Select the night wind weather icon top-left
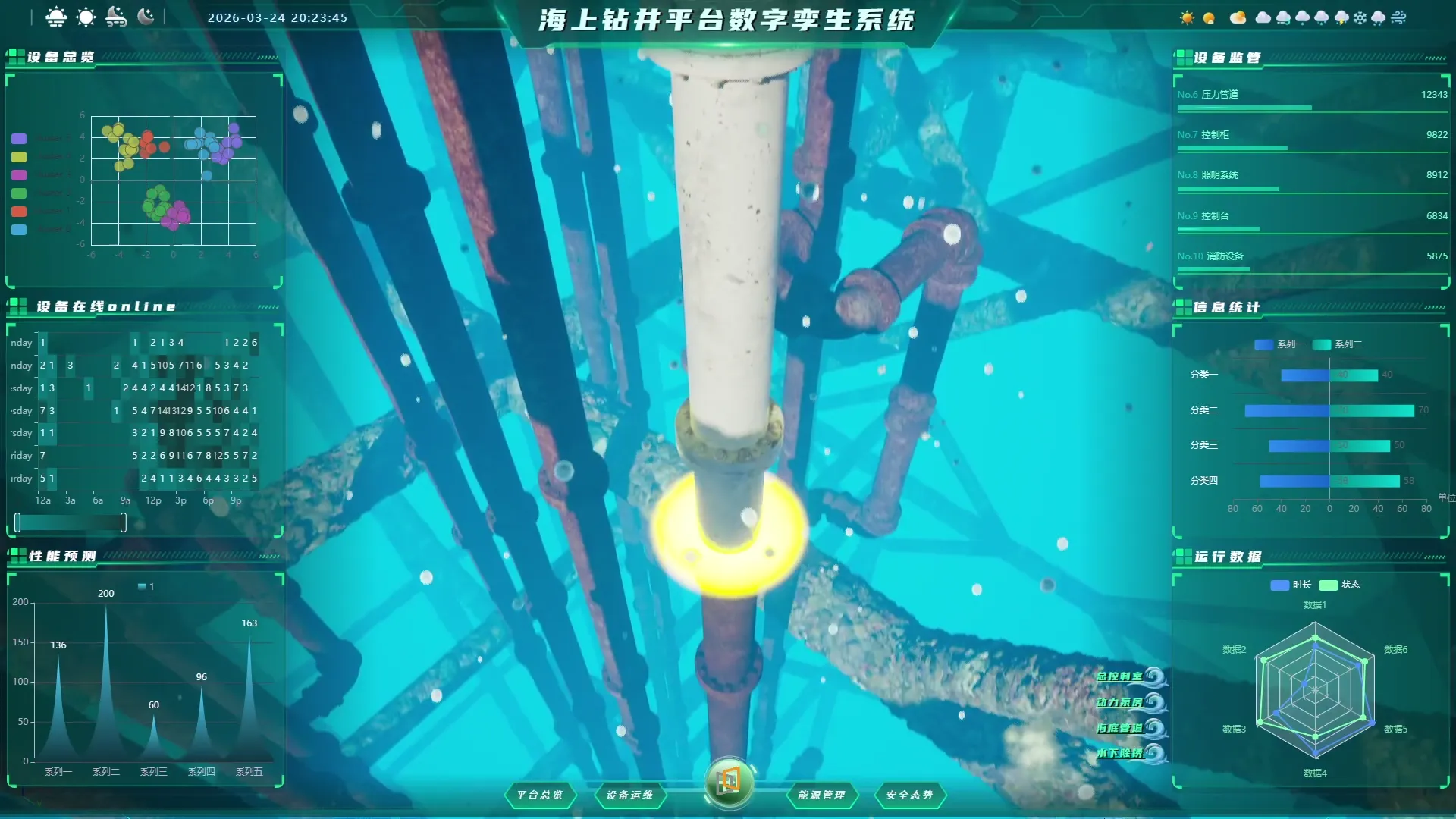This screenshot has height=819, width=1456. tap(115, 17)
